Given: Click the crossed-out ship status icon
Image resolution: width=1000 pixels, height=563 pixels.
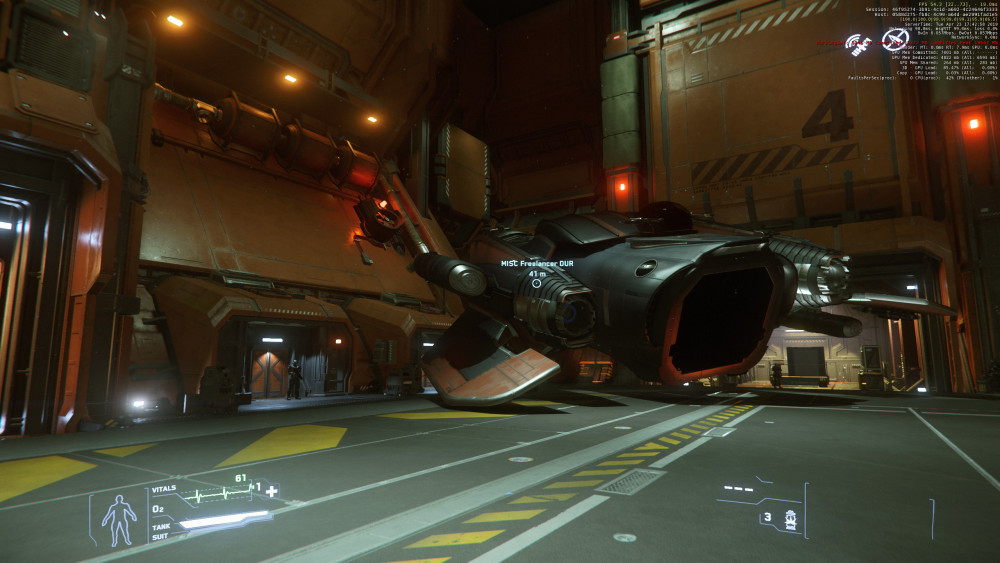Looking at the screenshot, I should pyautogui.click(x=892, y=41).
